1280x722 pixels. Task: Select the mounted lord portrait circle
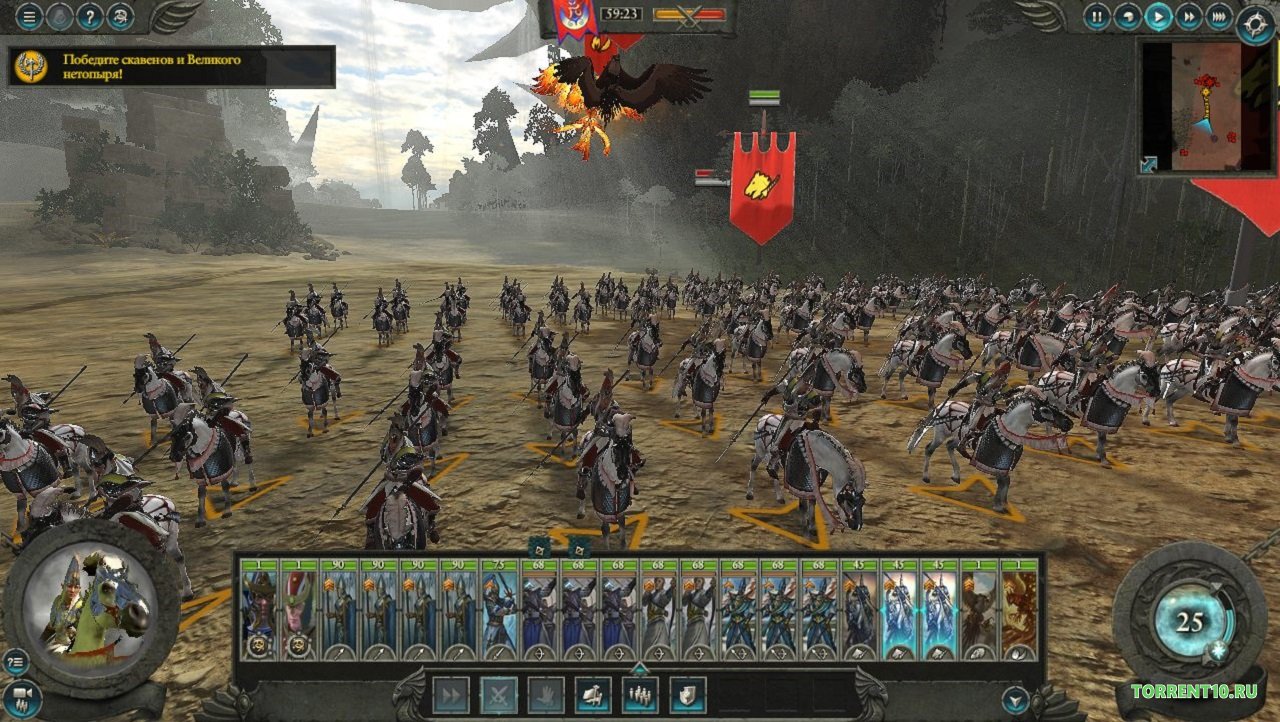(x=90, y=603)
